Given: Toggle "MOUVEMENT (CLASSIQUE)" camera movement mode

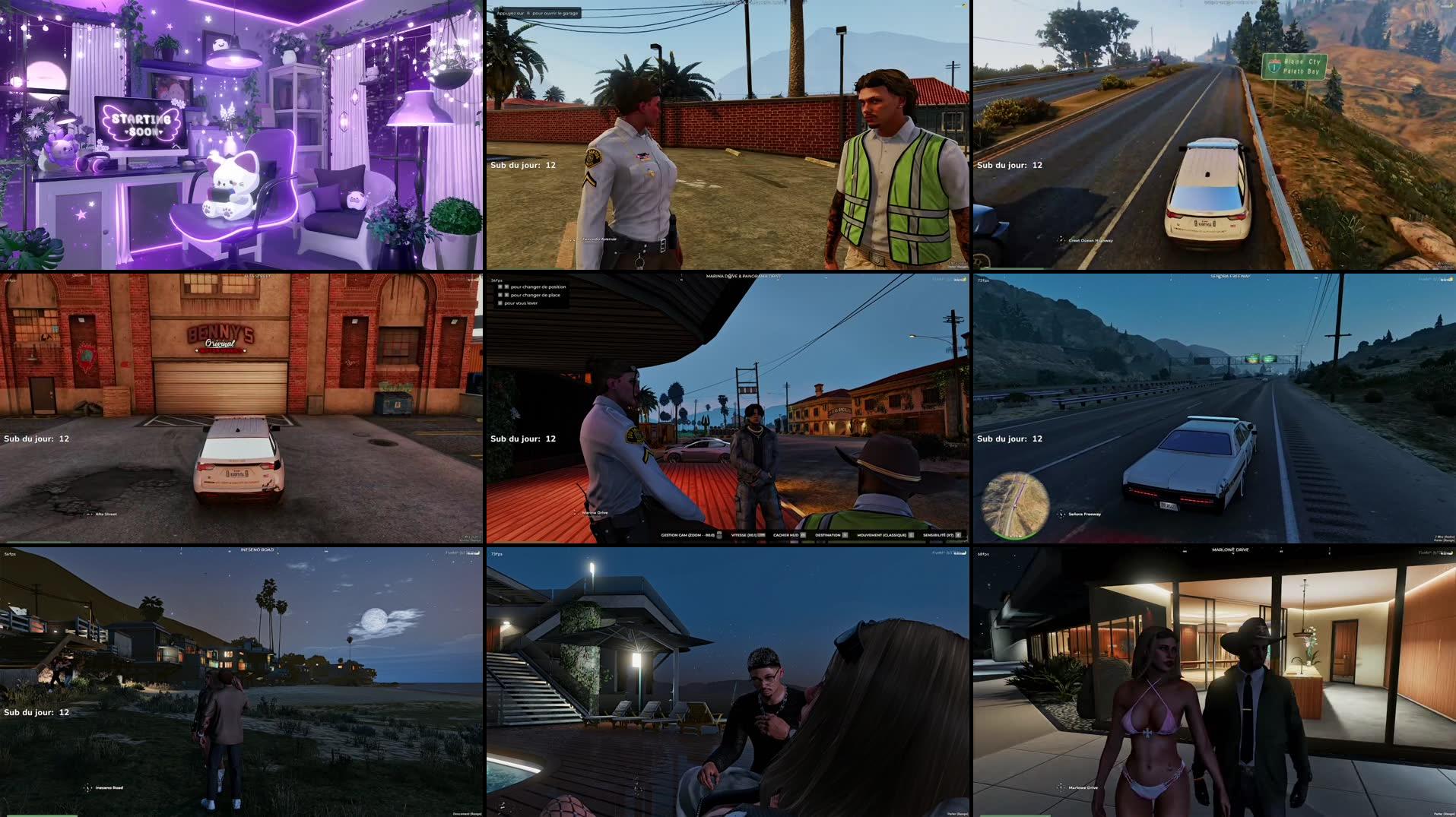Looking at the screenshot, I should click(x=910, y=534).
